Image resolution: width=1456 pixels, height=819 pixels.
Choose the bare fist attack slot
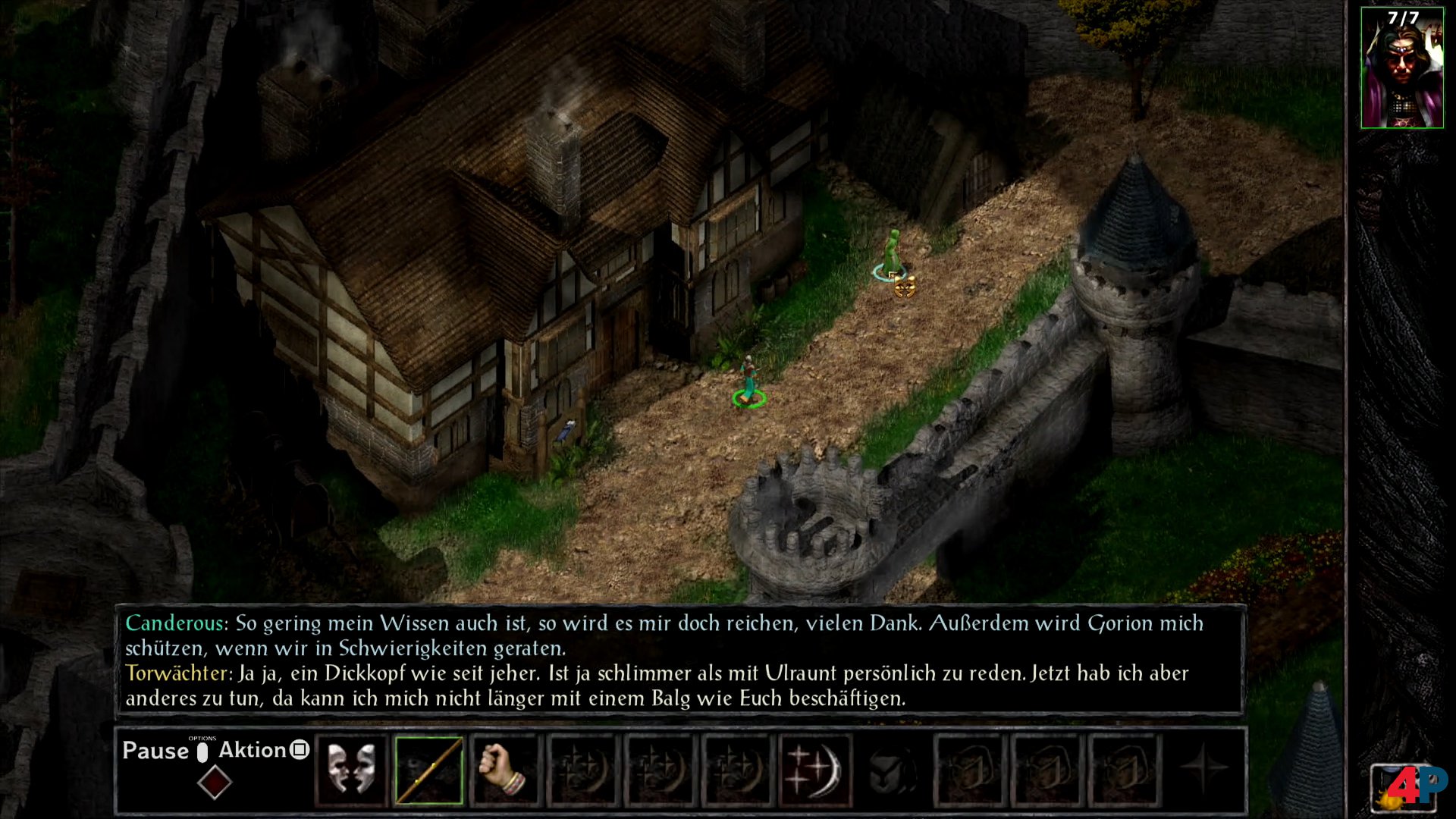pyautogui.click(x=504, y=770)
